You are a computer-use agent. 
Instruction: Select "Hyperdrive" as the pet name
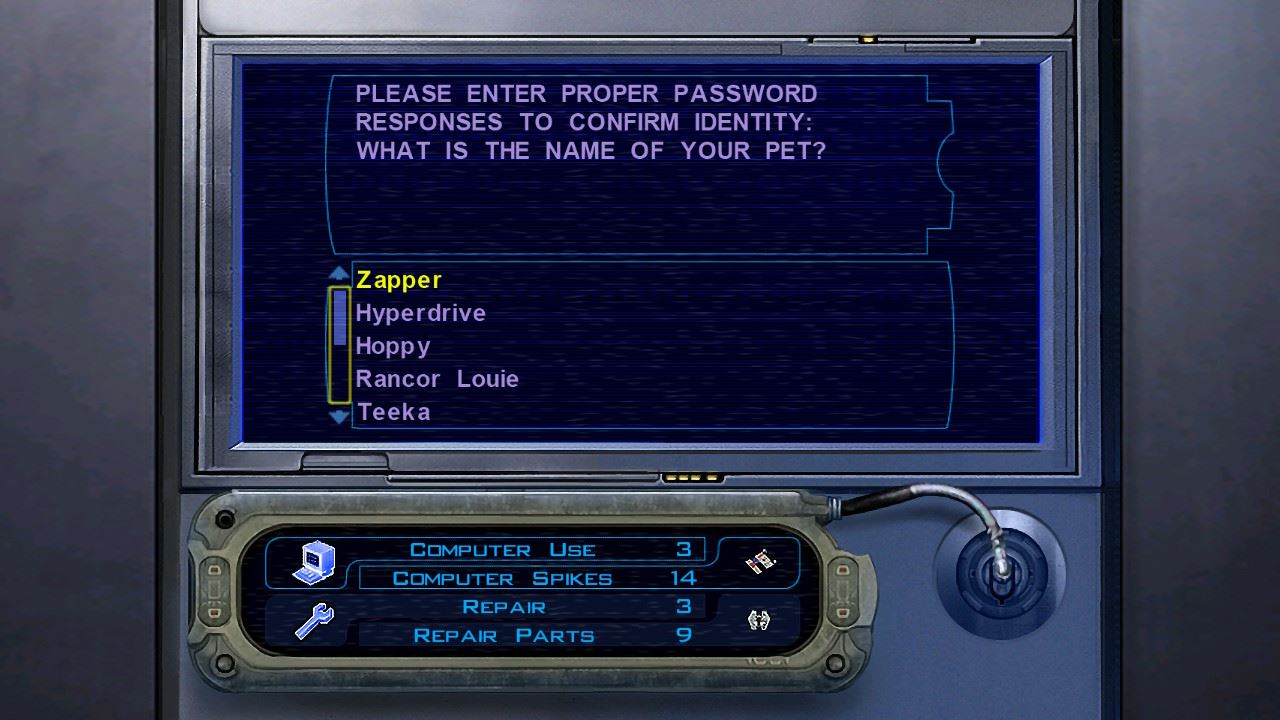click(421, 314)
